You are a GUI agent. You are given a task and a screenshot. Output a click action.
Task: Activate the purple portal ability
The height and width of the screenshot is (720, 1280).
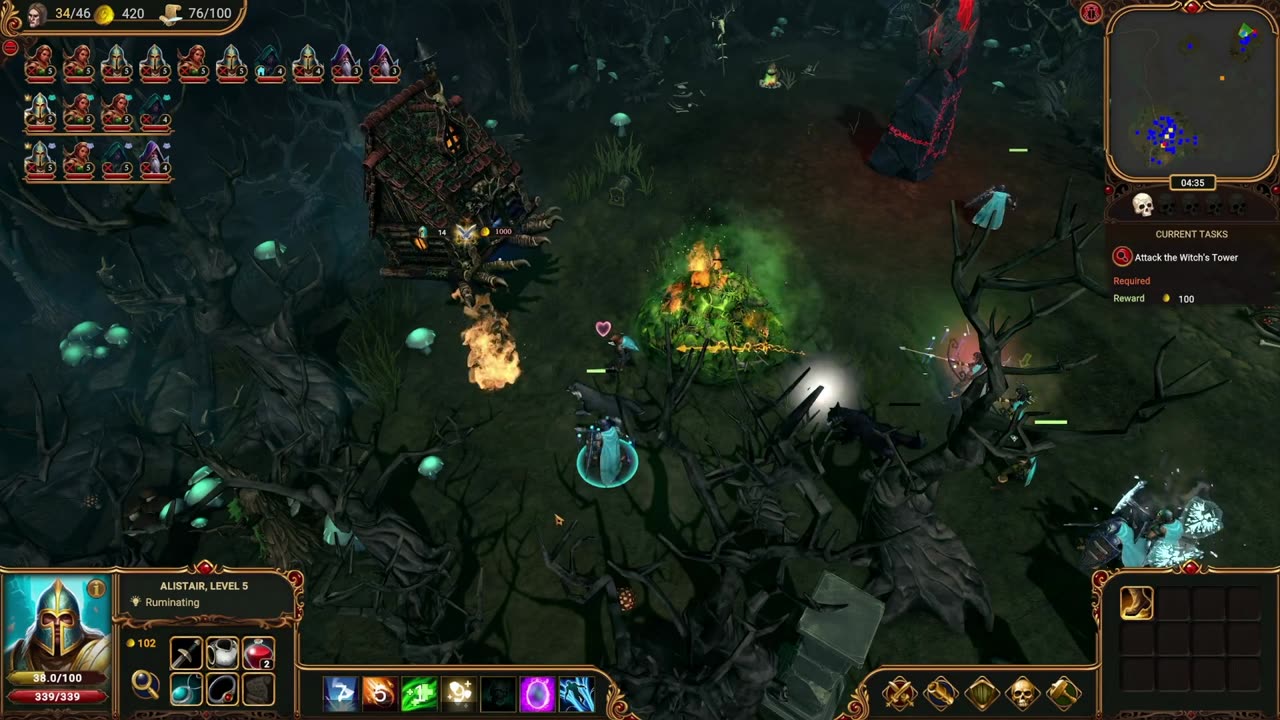pyautogui.click(x=537, y=693)
